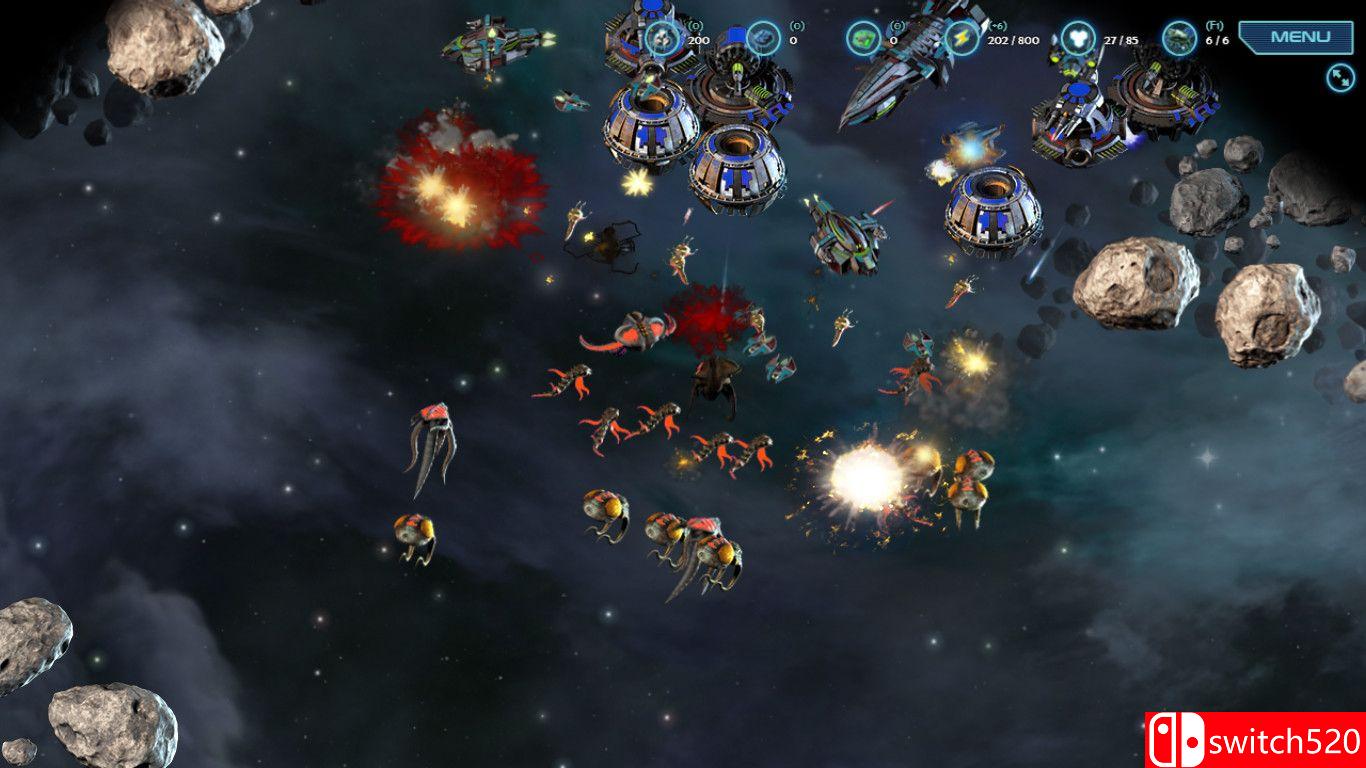Image resolution: width=1366 pixels, height=768 pixels.
Task: Open the MENU button
Action: pyautogui.click(x=1300, y=37)
